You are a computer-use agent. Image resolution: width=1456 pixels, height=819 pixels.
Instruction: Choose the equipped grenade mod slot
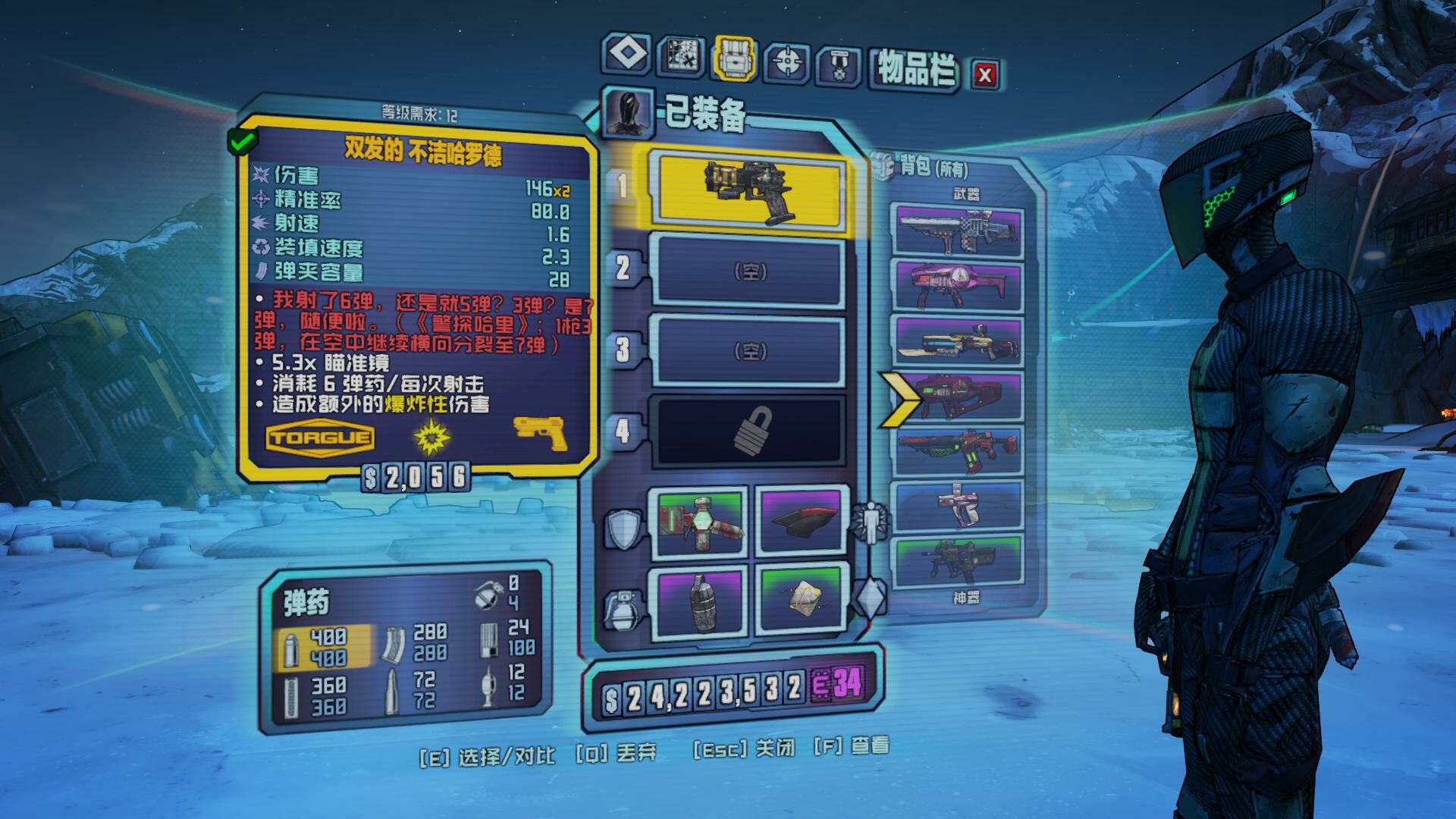[698, 599]
